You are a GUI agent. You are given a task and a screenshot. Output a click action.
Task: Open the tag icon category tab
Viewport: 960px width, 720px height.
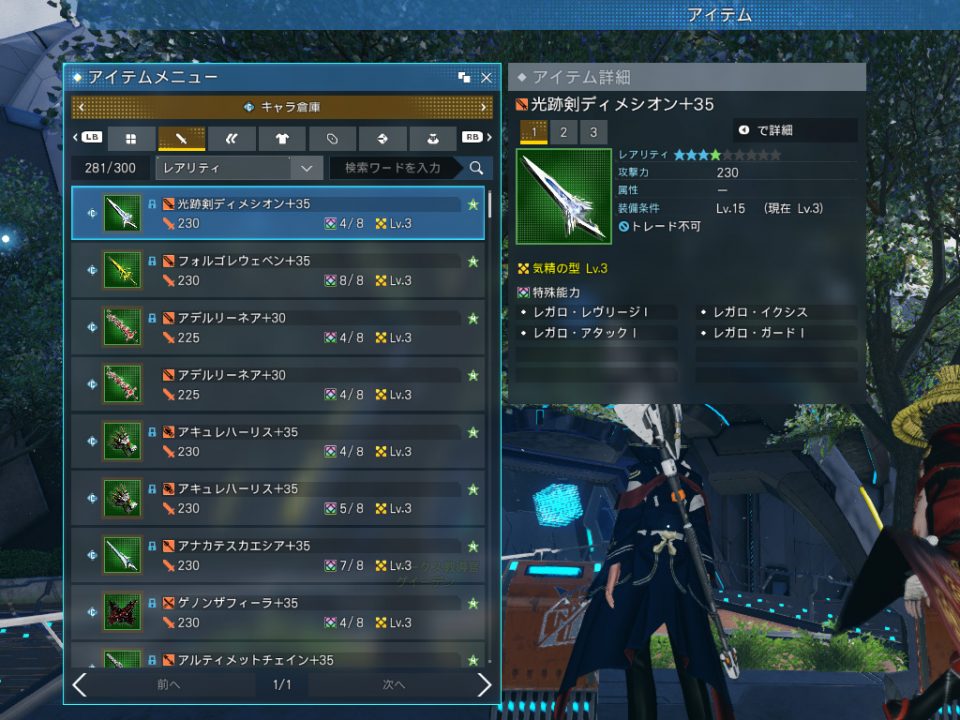click(332, 138)
